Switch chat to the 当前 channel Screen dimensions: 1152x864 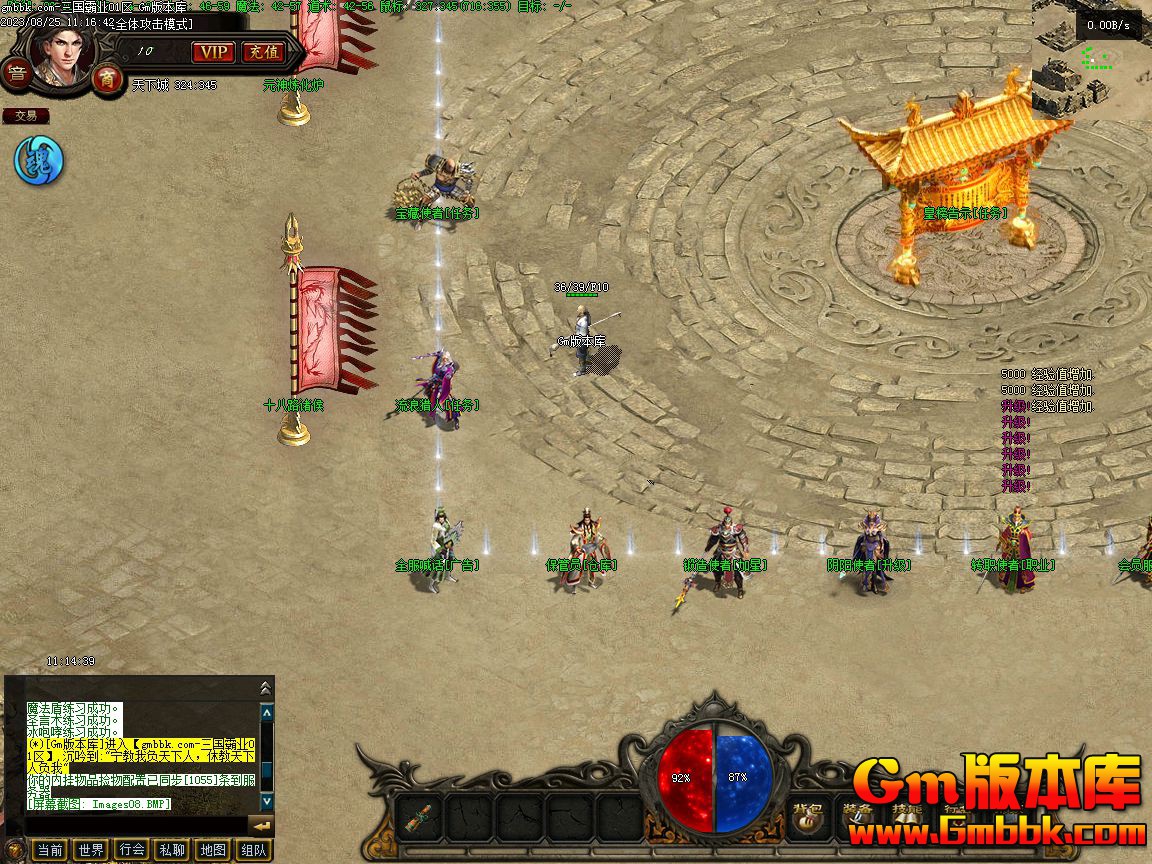pos(49,850)
